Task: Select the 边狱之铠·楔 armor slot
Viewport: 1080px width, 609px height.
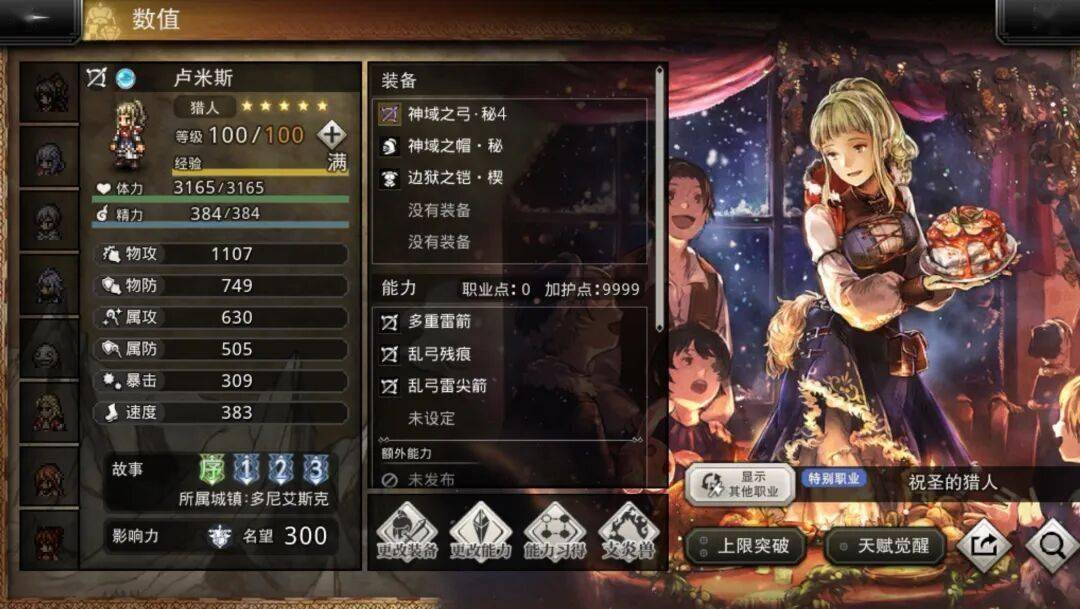Action: point(510,178)
